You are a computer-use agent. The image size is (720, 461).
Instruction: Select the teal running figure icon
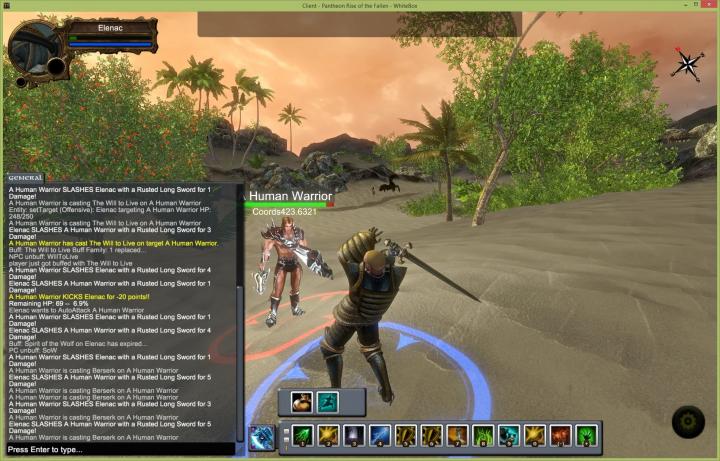point(328,402)
